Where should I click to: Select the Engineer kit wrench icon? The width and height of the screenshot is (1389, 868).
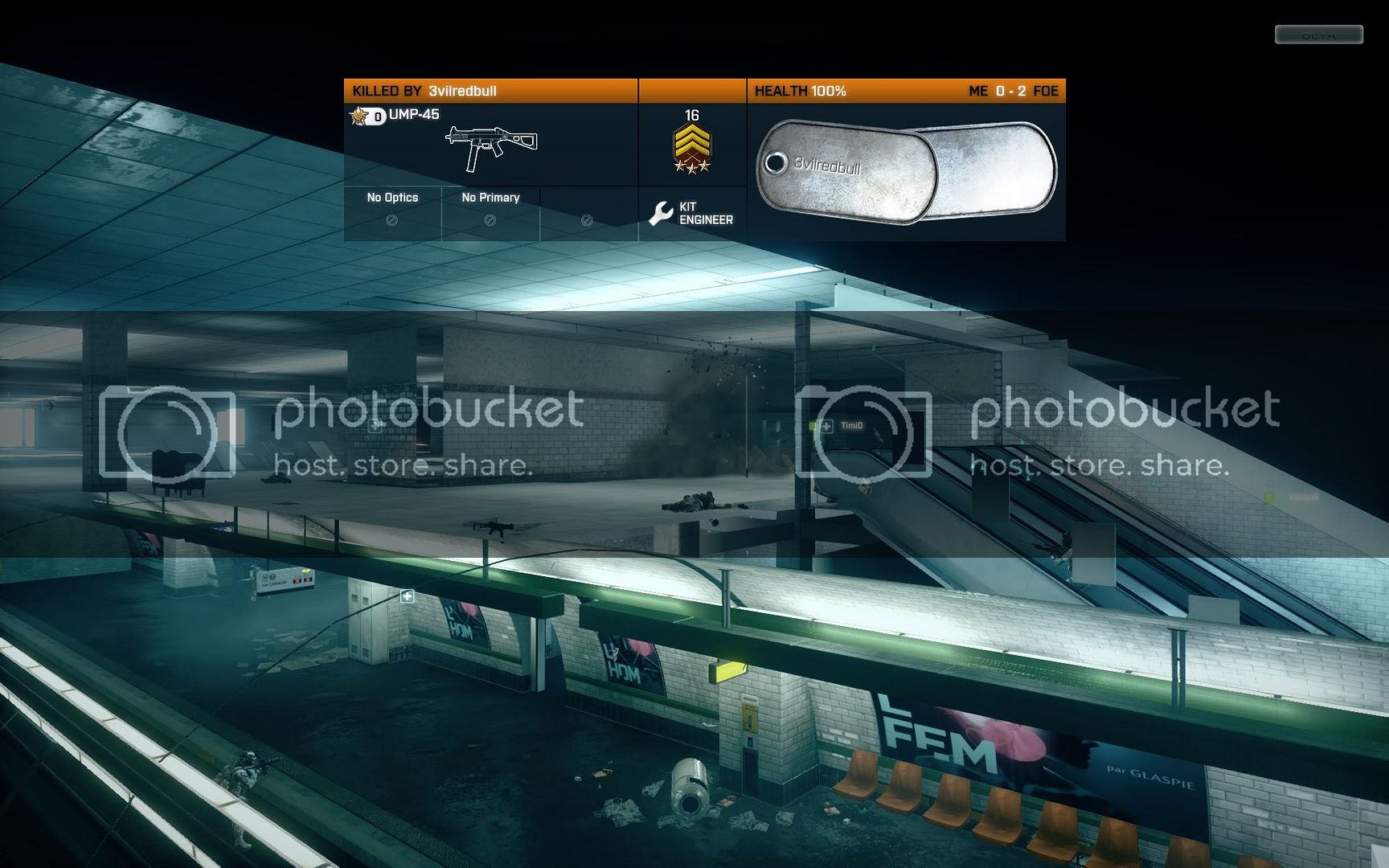pyautogui.click(x=661, y=213)
